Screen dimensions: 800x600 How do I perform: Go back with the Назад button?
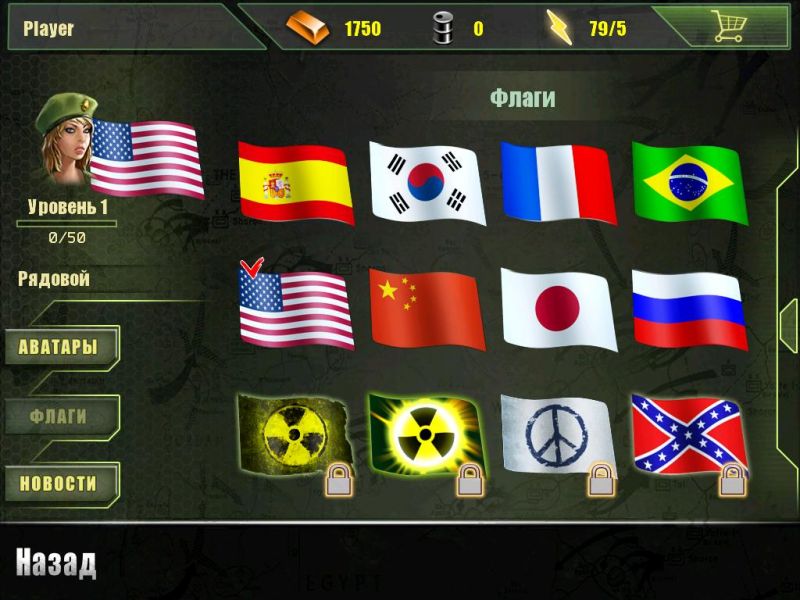click(x=56, y=563)
